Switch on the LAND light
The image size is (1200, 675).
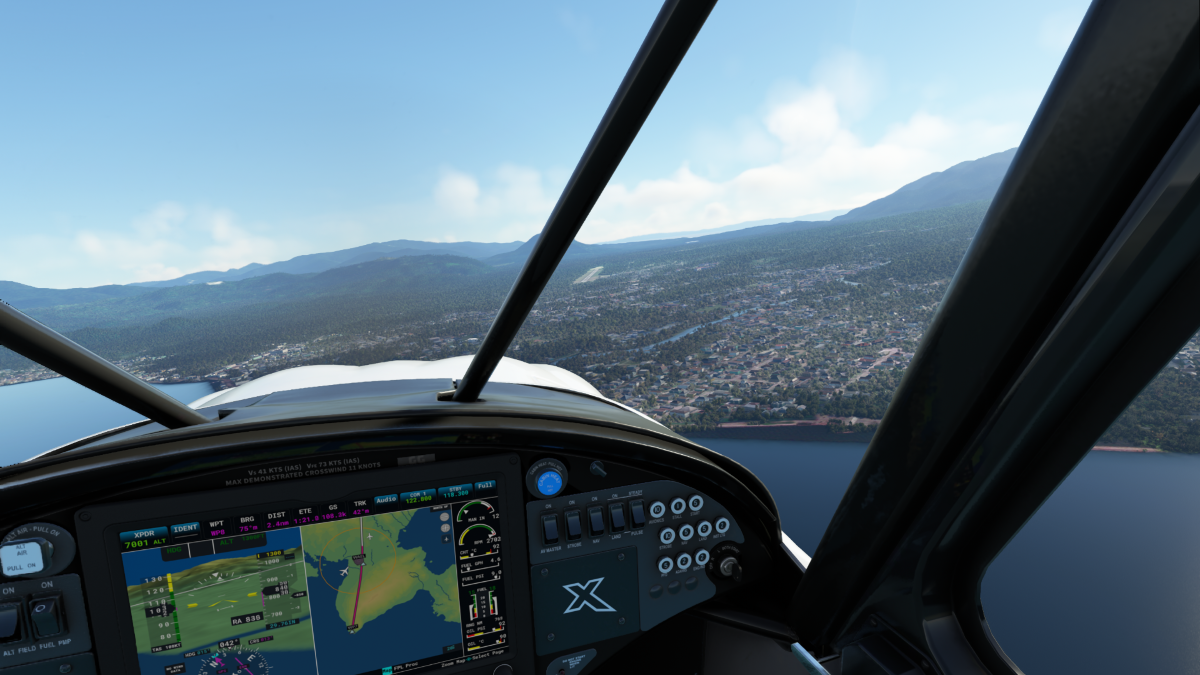pos(618,516)
